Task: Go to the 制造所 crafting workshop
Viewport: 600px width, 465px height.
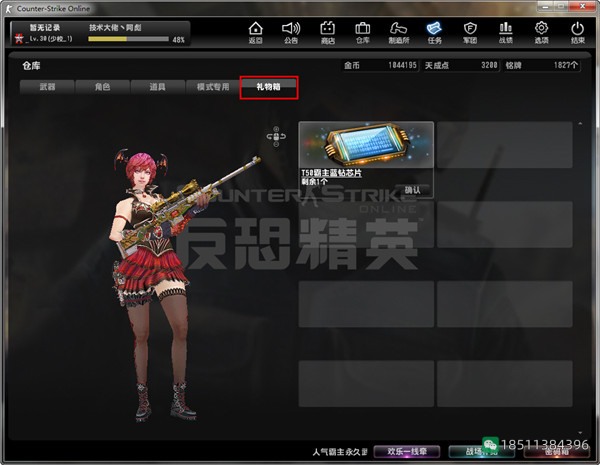Action: pos(398,32)
